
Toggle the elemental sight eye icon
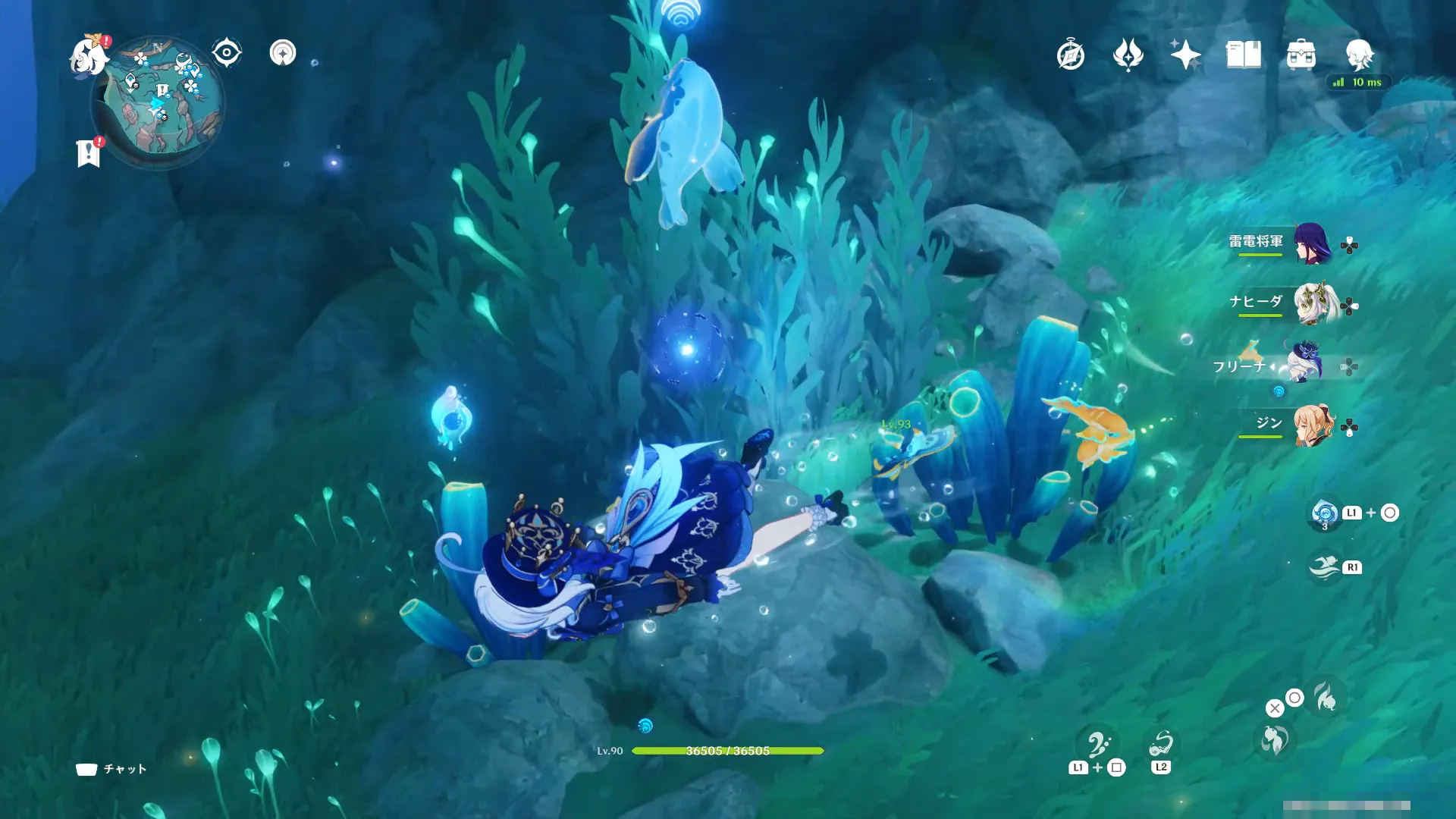pyautogui.click(x=226, y=53)
